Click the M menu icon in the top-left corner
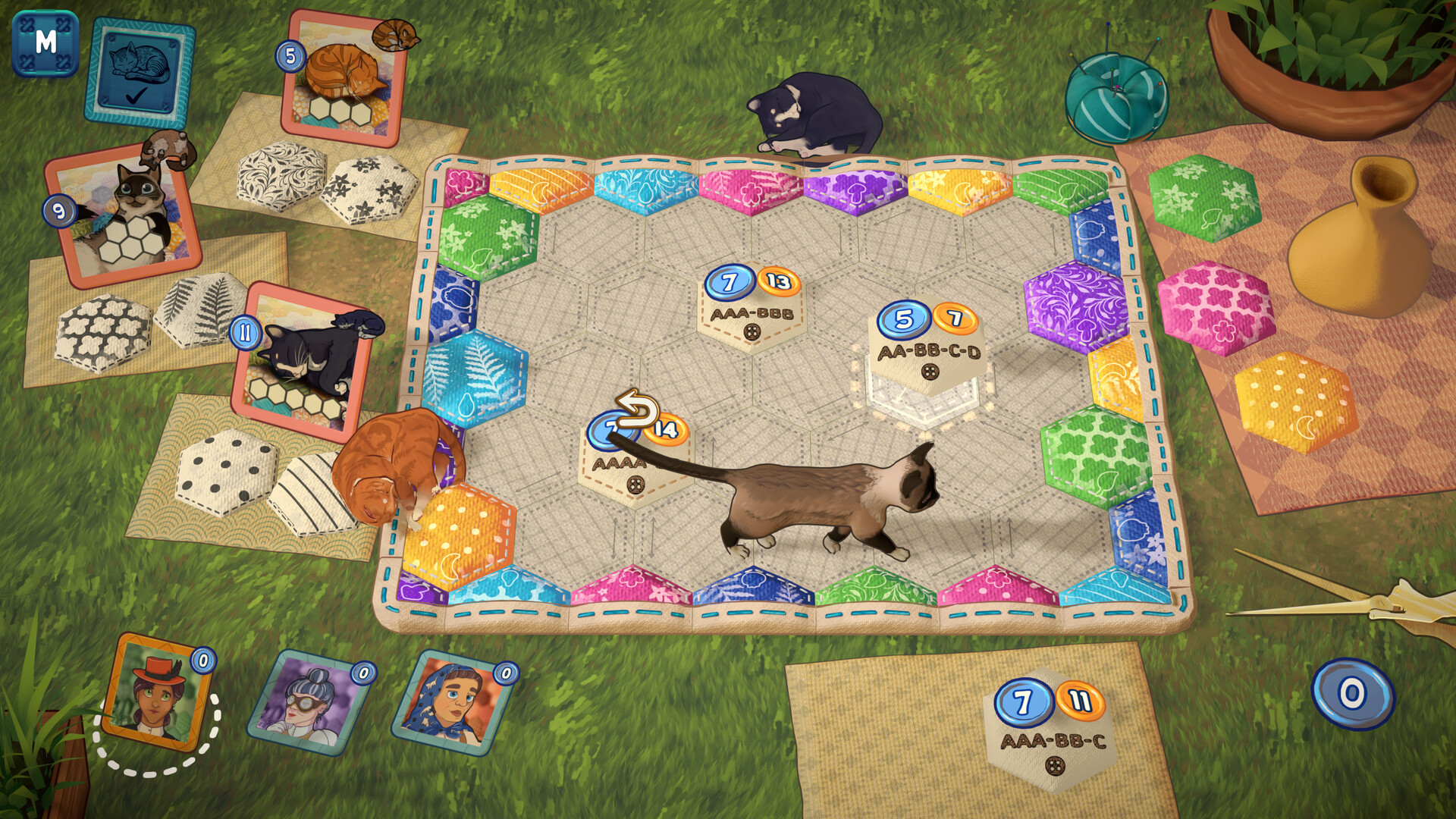This screenshot has width=1456, height=819. click(x=44, y=44)
